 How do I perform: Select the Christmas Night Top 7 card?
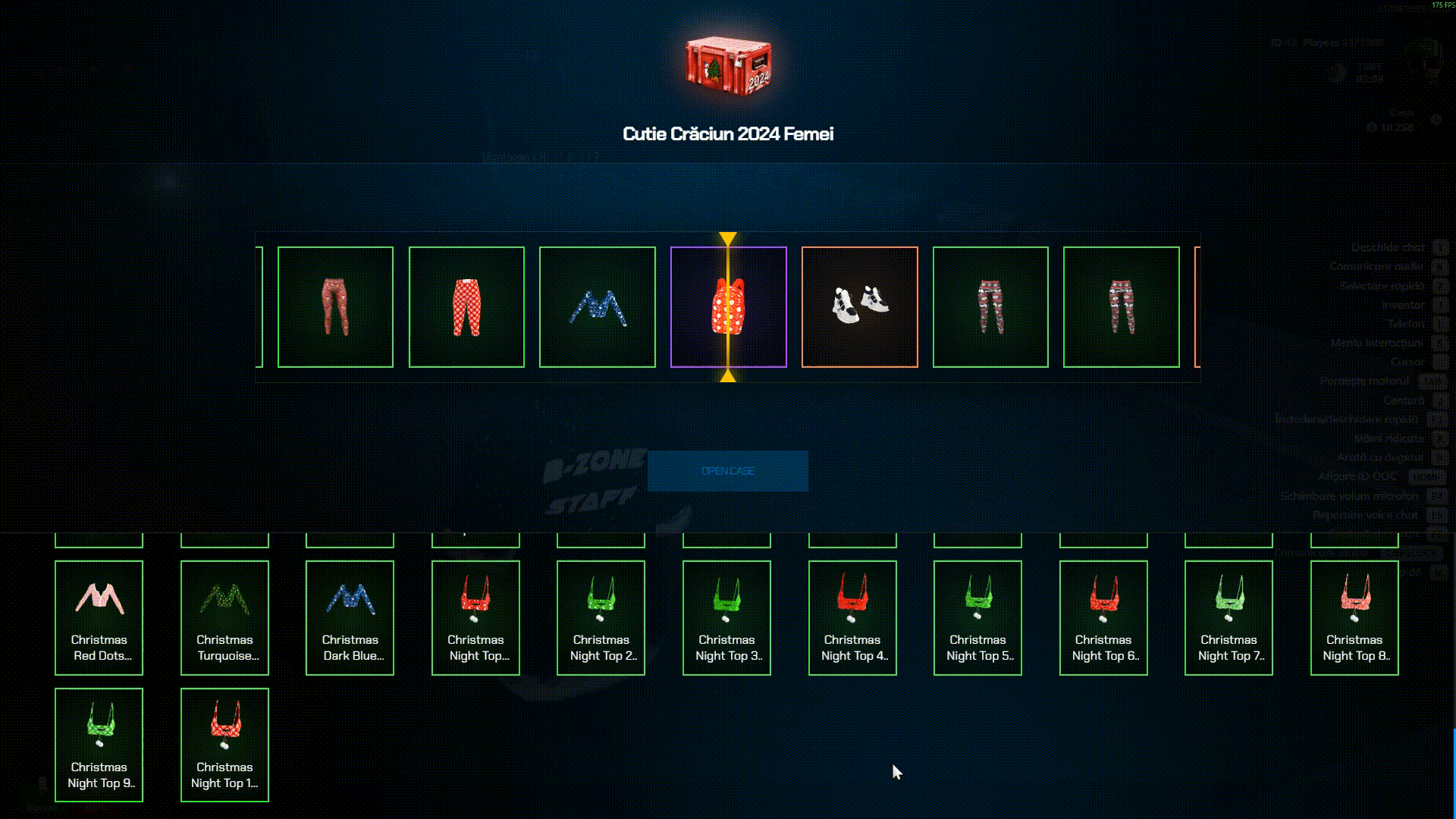[x=1228, y=617]
